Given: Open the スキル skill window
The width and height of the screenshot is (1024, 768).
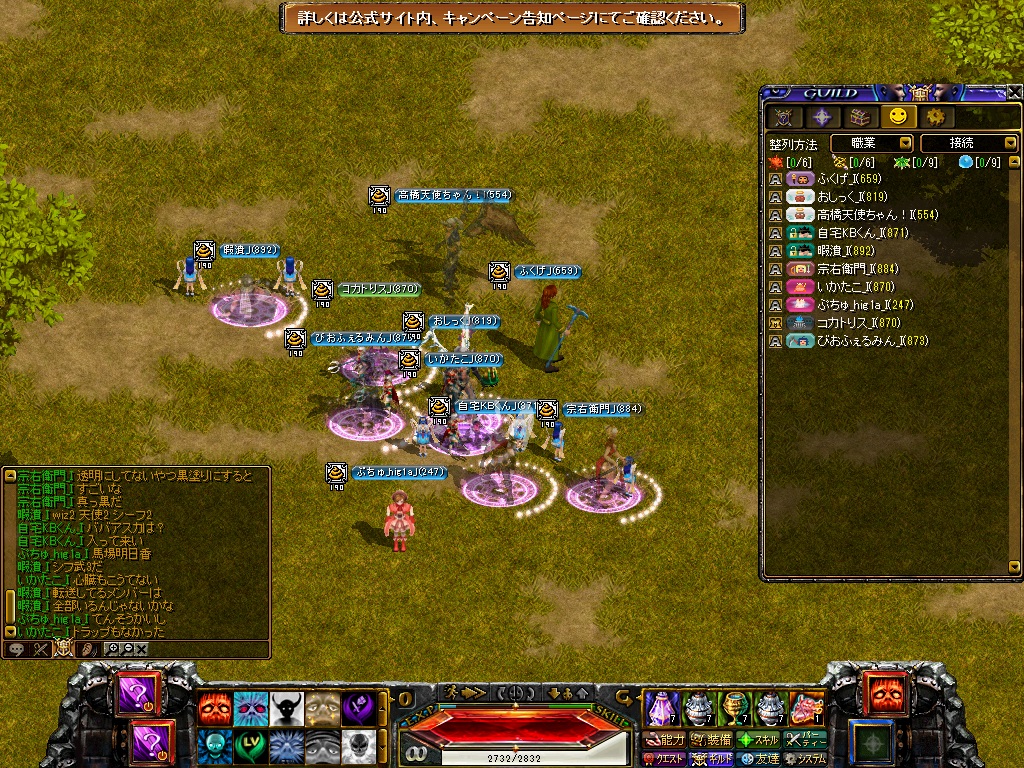Looking at the screenshot, I should point(757,740).
